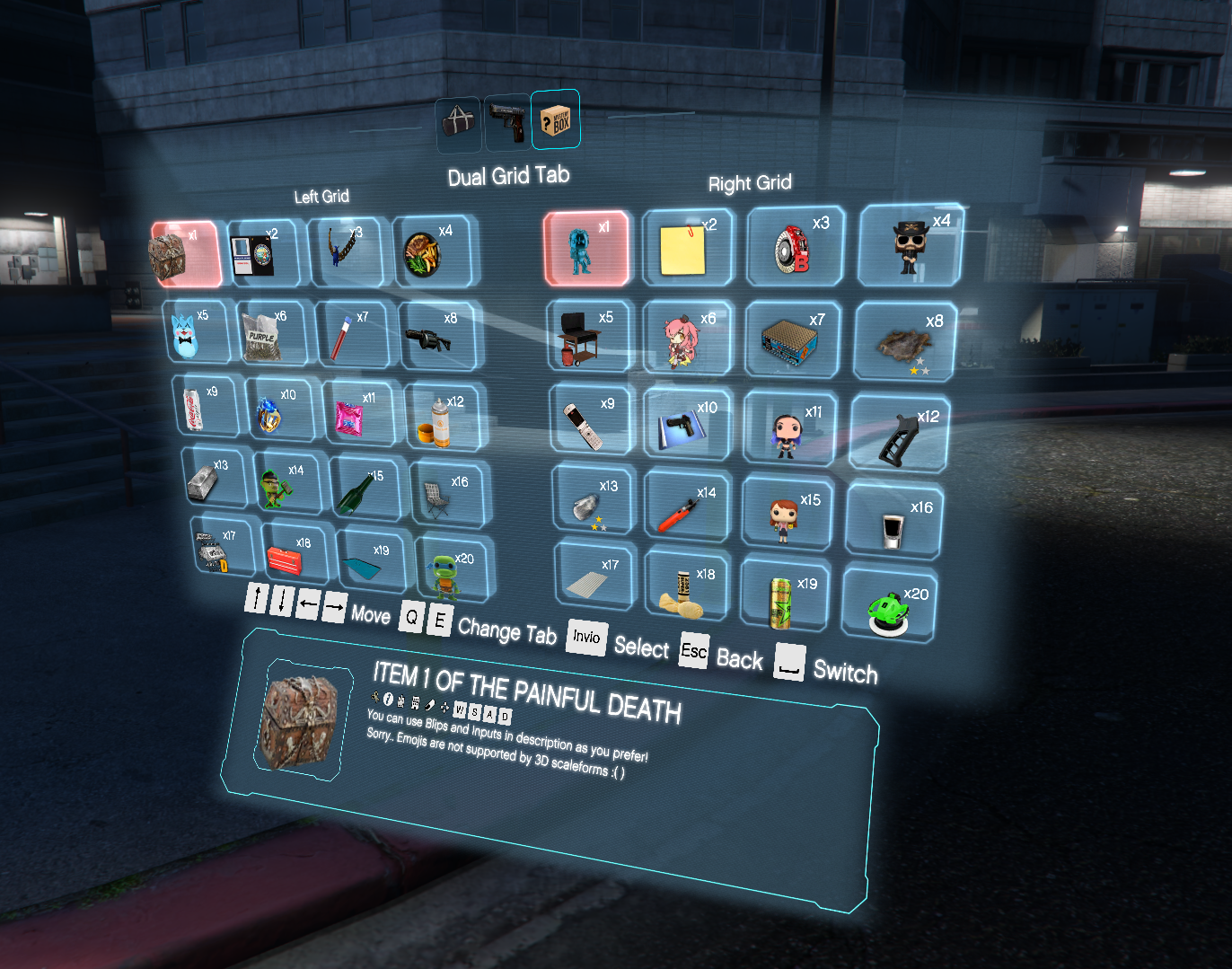Choose the bearded figure with hat x4

point(911,245)
